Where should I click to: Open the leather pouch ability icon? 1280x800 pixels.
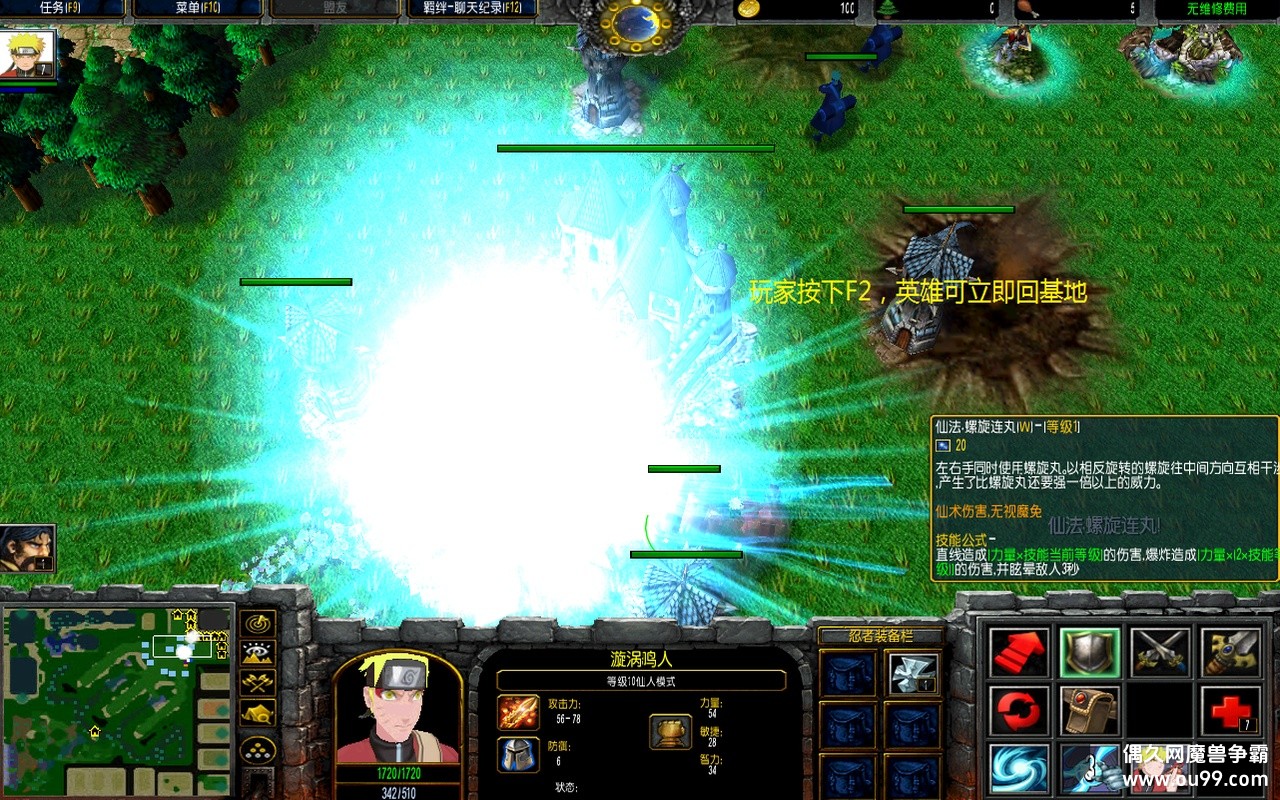click(1090, 710)
